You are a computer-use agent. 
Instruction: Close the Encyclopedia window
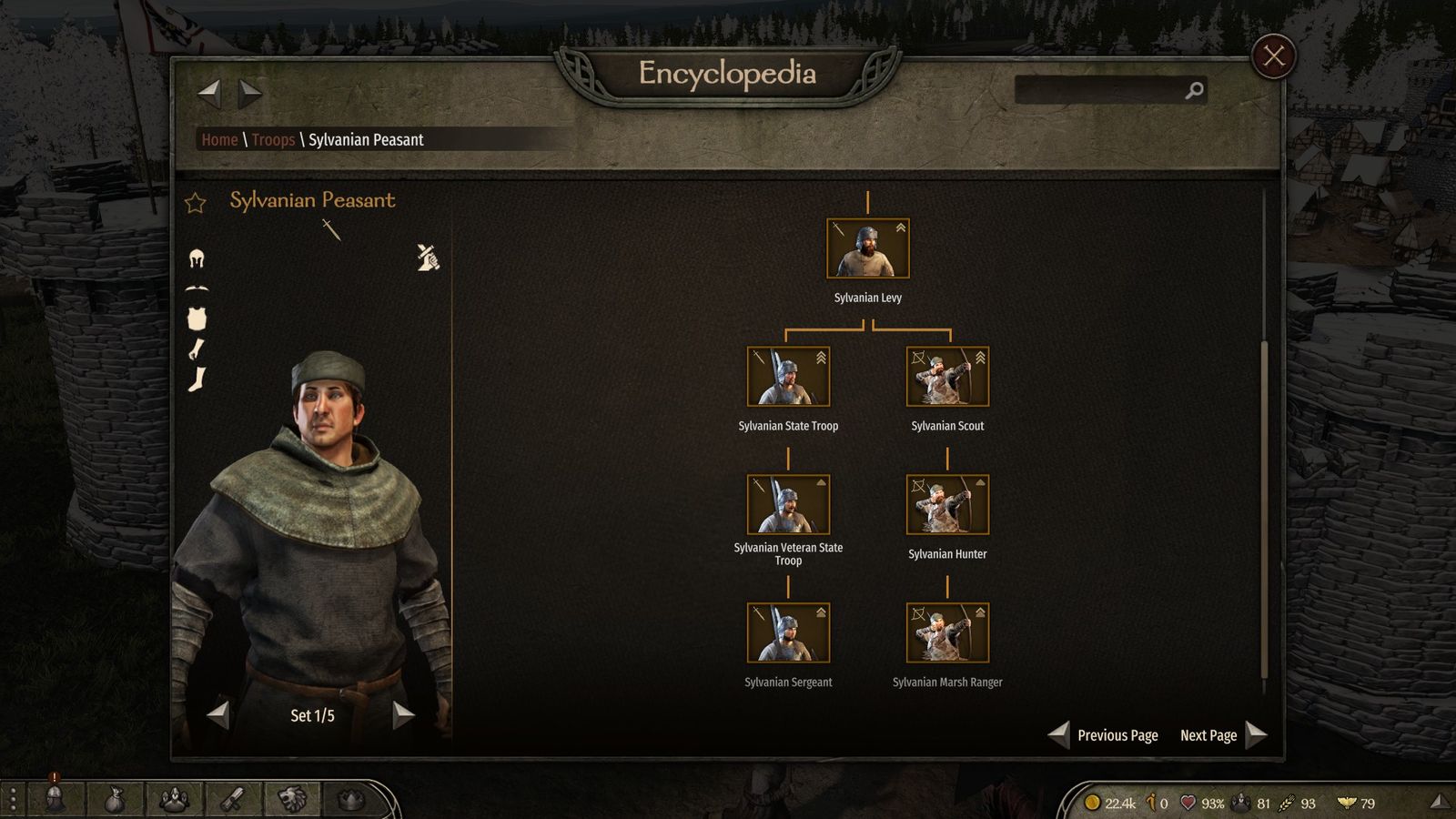[1273, 56]
